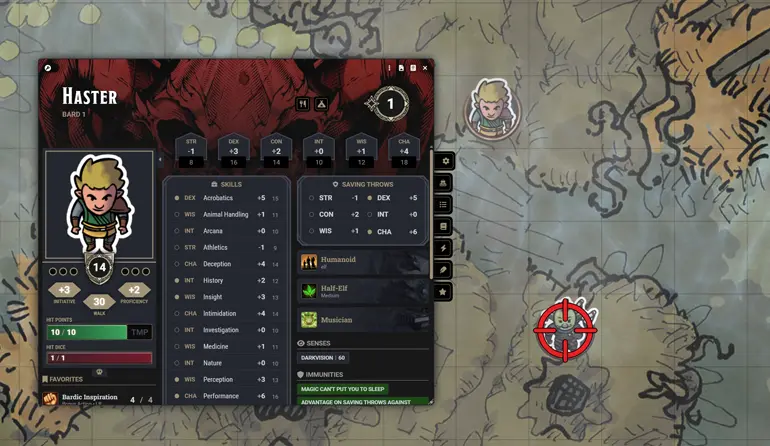Click the TMP temporary hit points field

pos(140,332)
